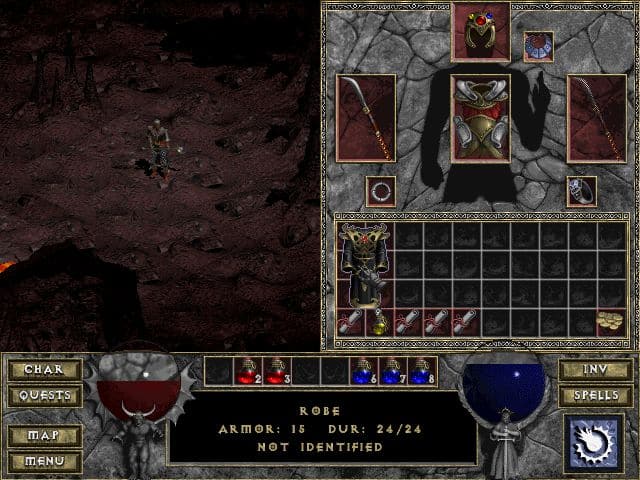This screenshot has width=640, height=480.
Task: Use the red potion in belt slot 3
Action: (275, 372)
